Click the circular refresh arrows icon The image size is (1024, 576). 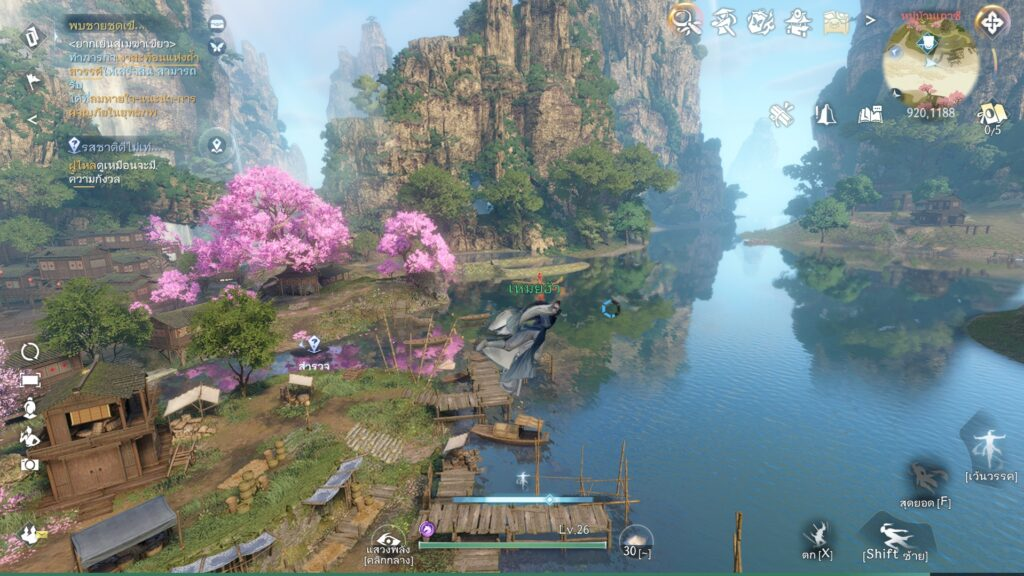[x=30, y=351]
